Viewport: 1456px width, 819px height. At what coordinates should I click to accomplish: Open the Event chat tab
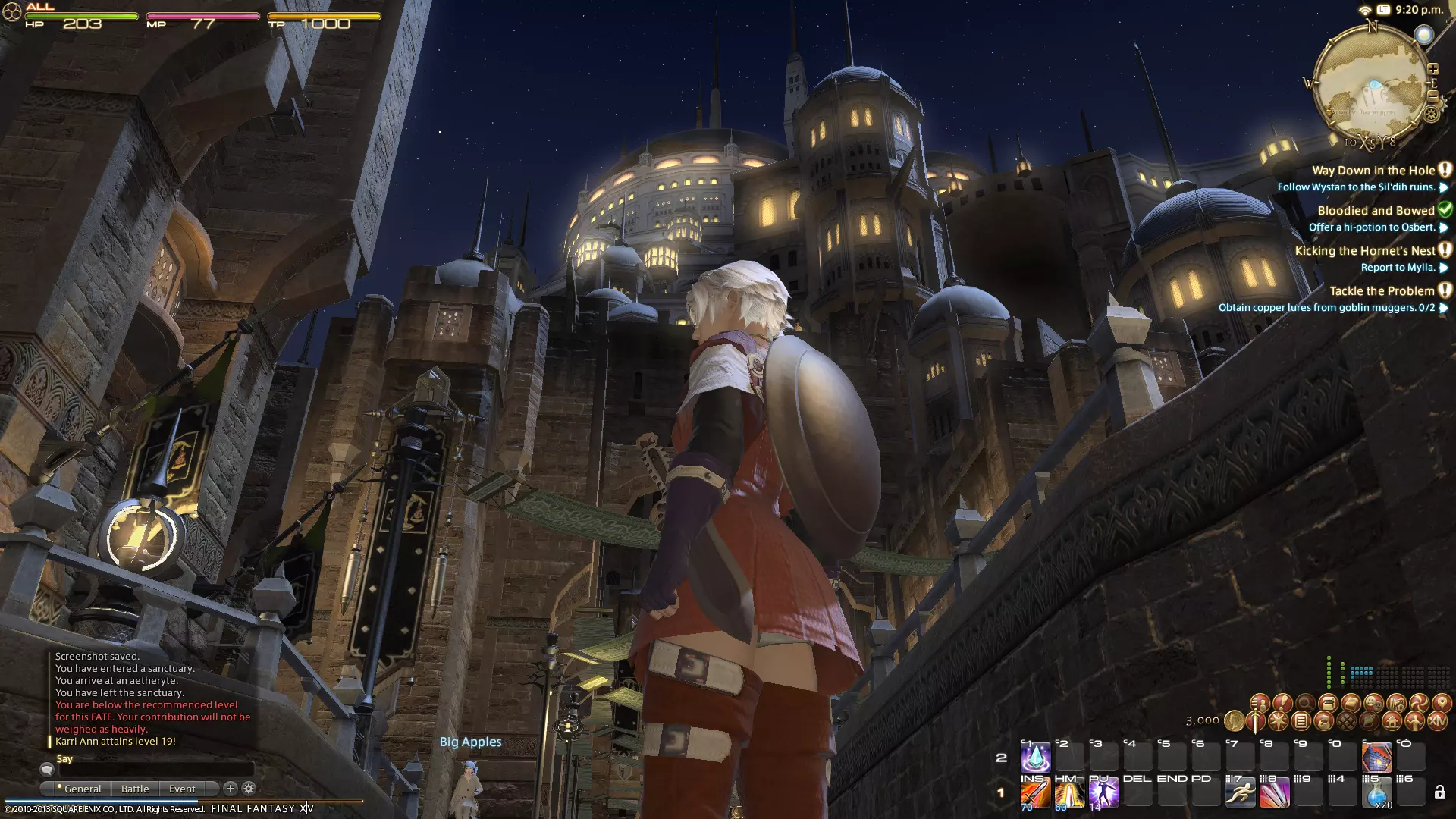tap(182, 789)
